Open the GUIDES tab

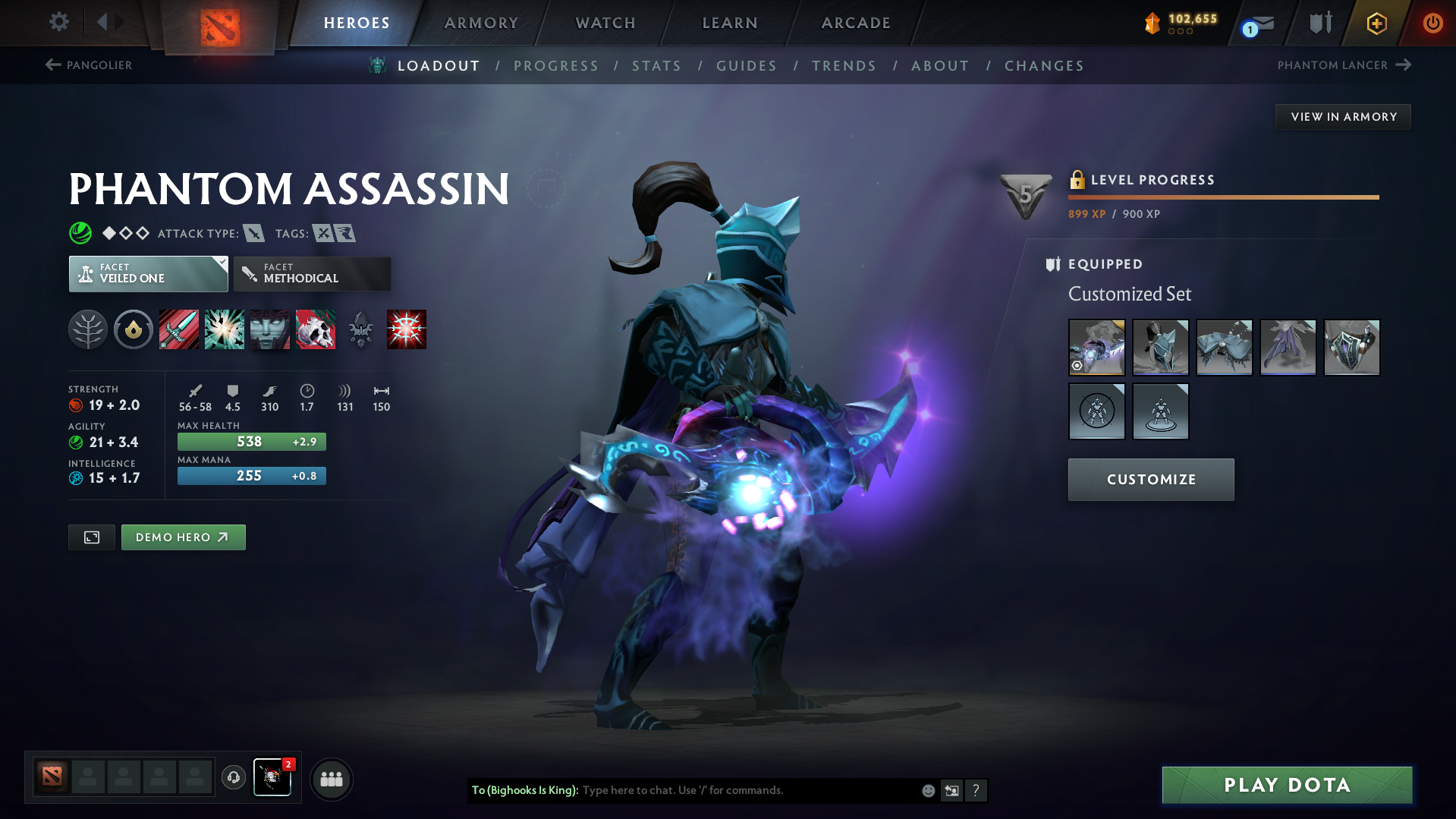(746, 65)
